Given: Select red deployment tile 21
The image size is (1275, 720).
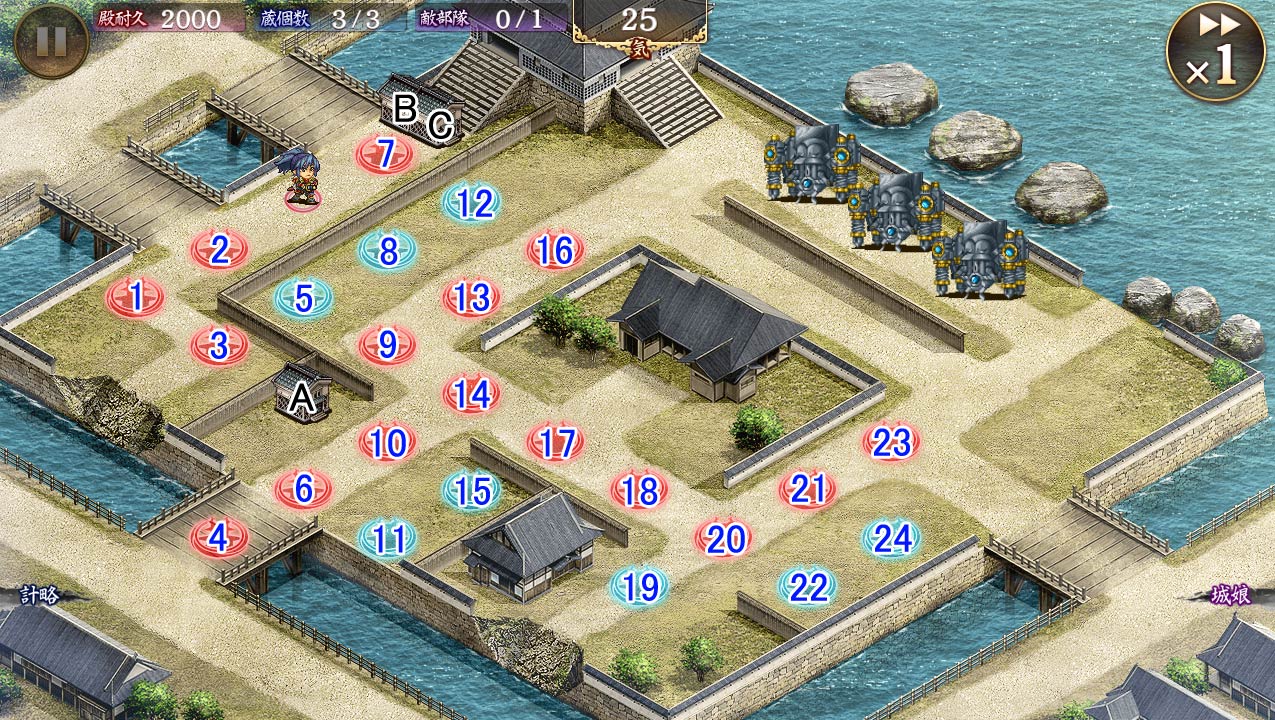Looking at the screenshot, I should tap(807, 490).
